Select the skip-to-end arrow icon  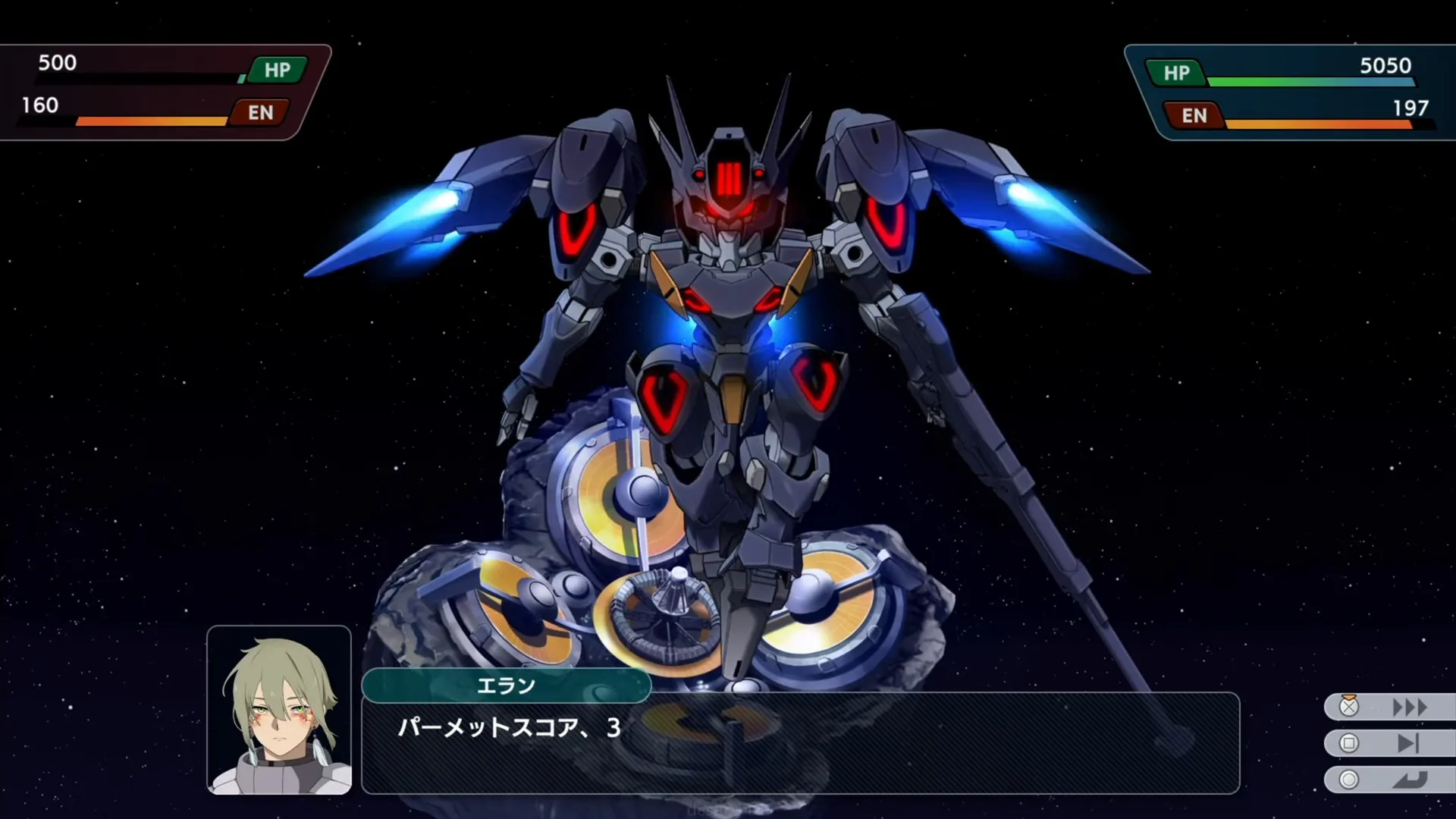click(x=1407, y=743)
